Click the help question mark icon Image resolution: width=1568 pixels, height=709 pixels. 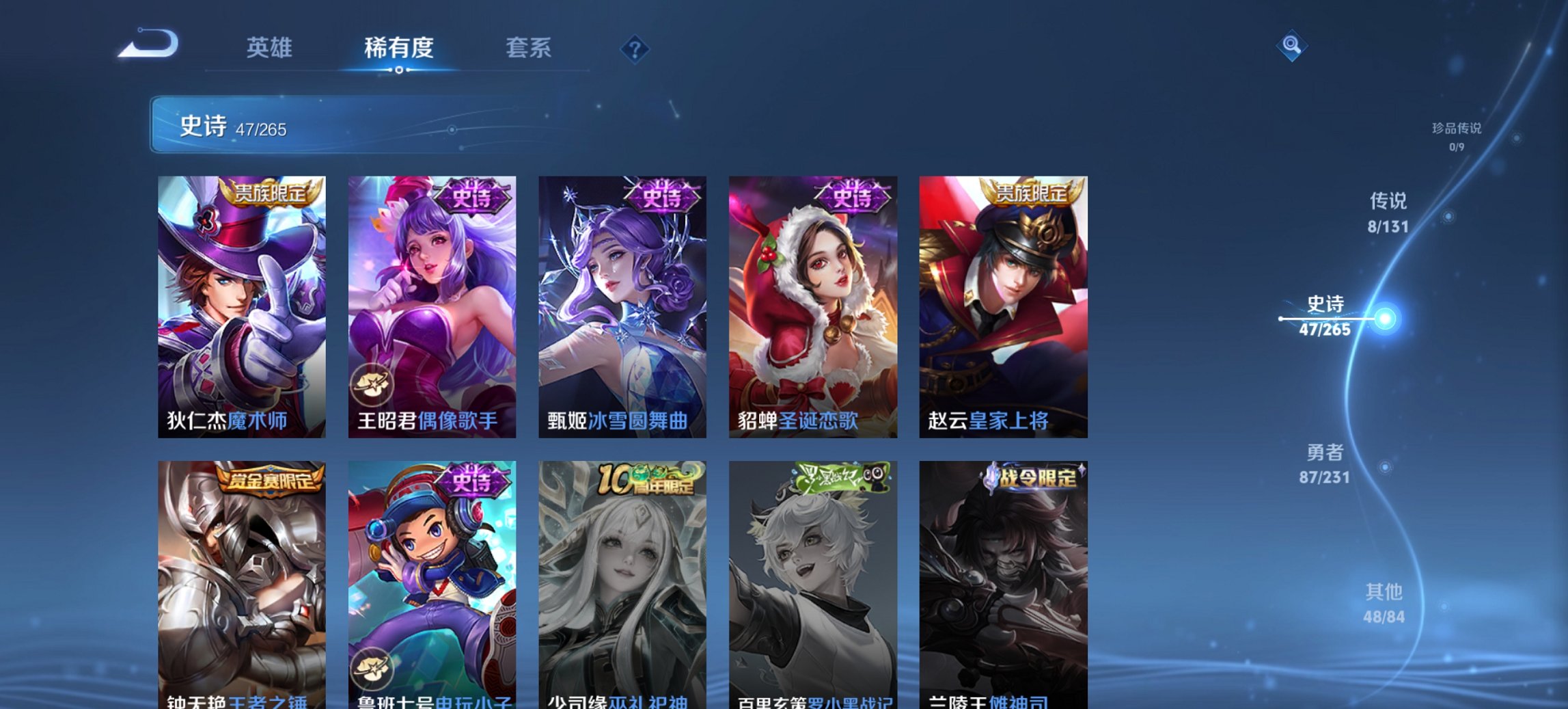(635, 48)
